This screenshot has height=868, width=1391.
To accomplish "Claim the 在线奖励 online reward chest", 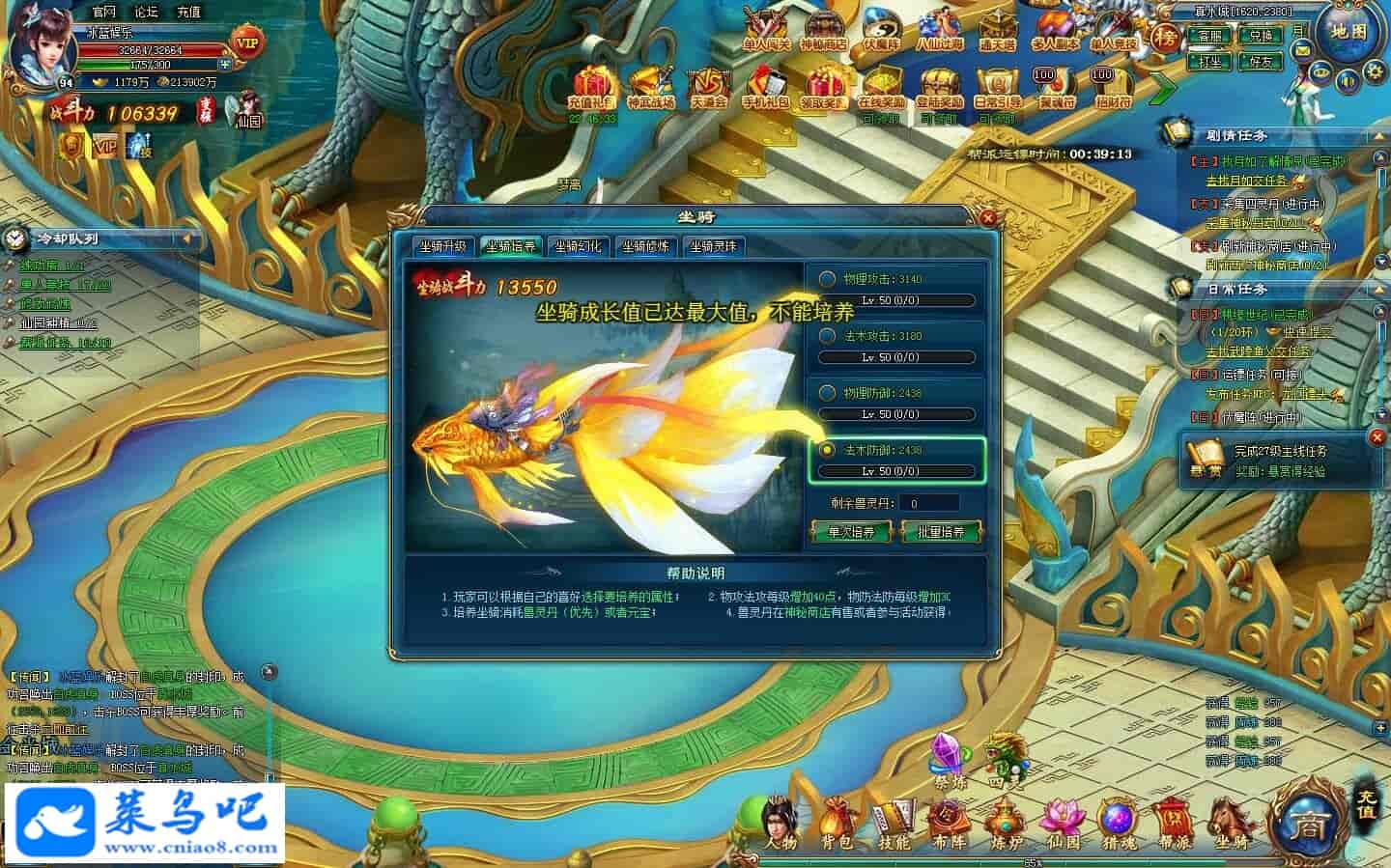I will 883,90.
